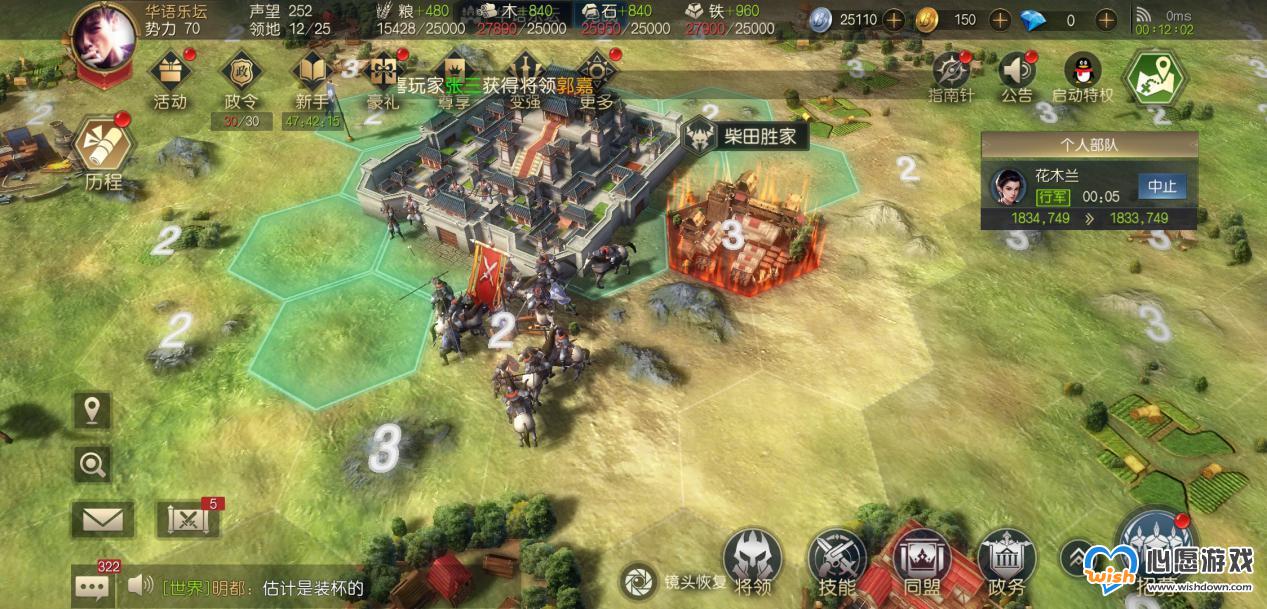This screenshot has width=1267, height=609.
Task: Open the 政令 decree panel
Action: tap(240, 74)
